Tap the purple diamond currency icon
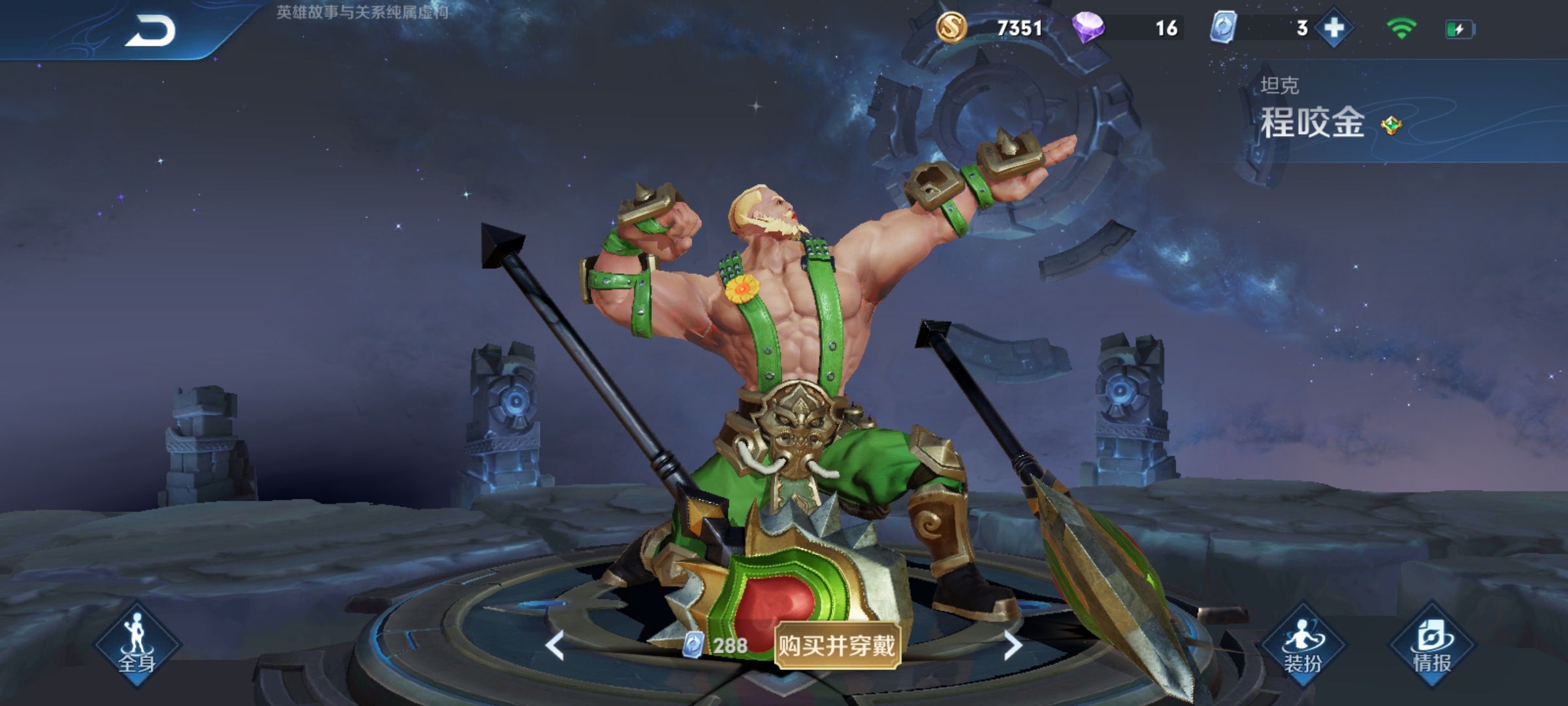The image size is (1568, 706). pyautogui.click(x=1088, y=28)
